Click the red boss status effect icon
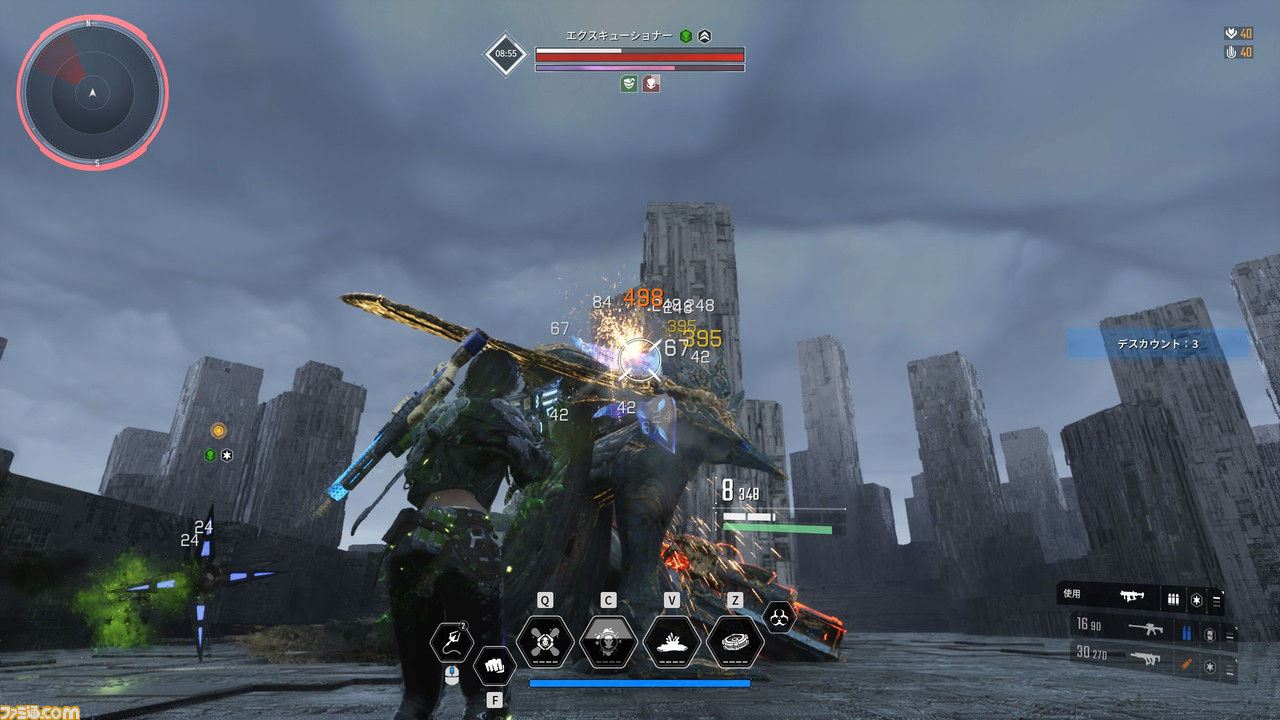 [651, 84]
